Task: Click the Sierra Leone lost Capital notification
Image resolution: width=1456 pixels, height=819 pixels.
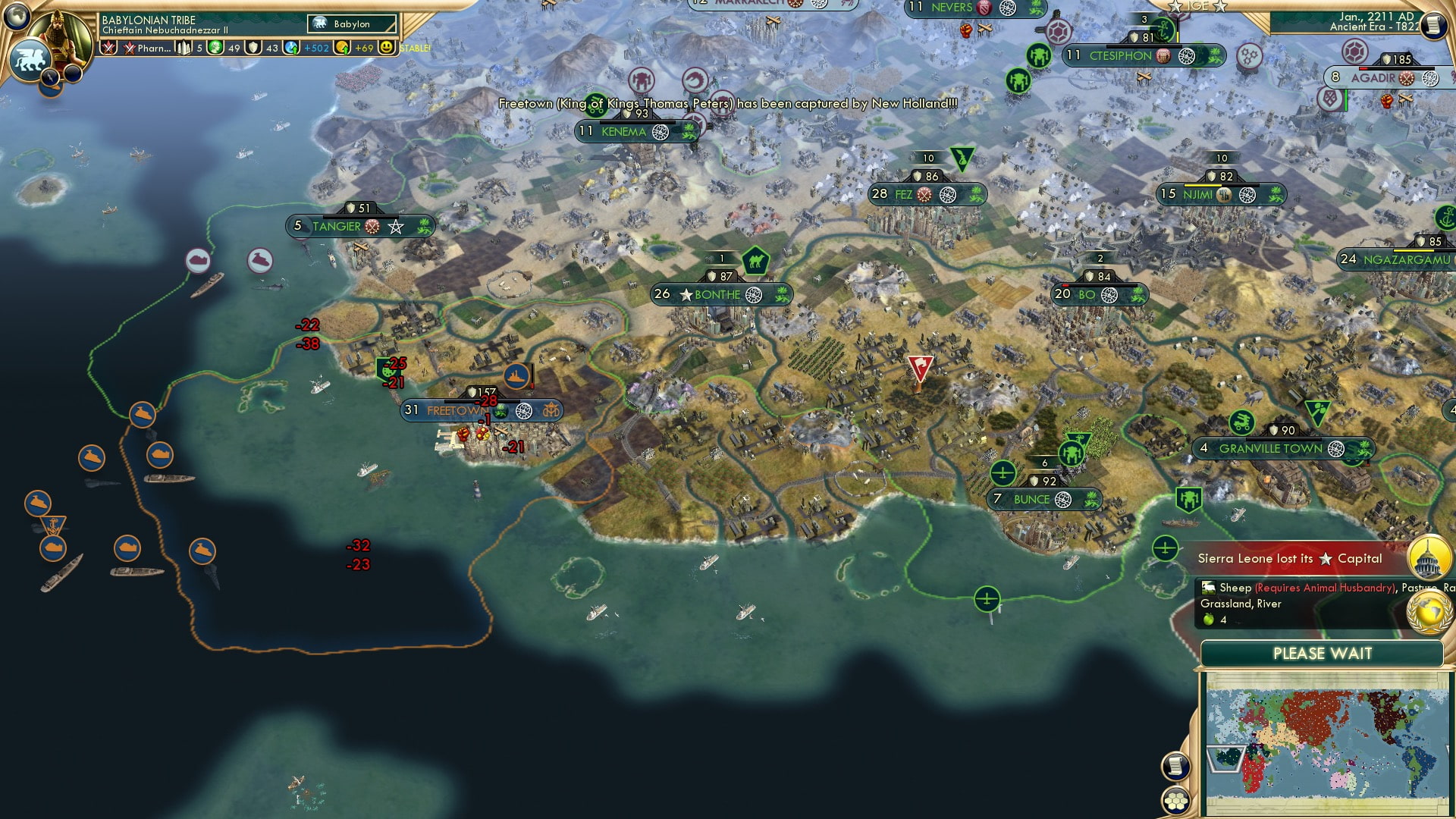Action: [x=1289, y=559]
